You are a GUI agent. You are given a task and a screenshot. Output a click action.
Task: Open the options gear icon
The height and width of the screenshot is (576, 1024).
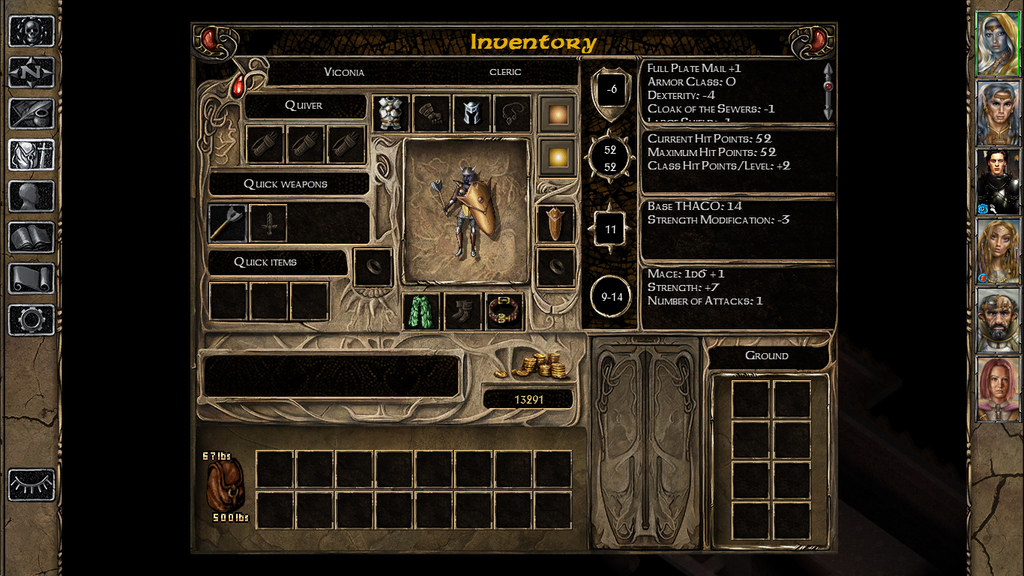coord(31,320)
